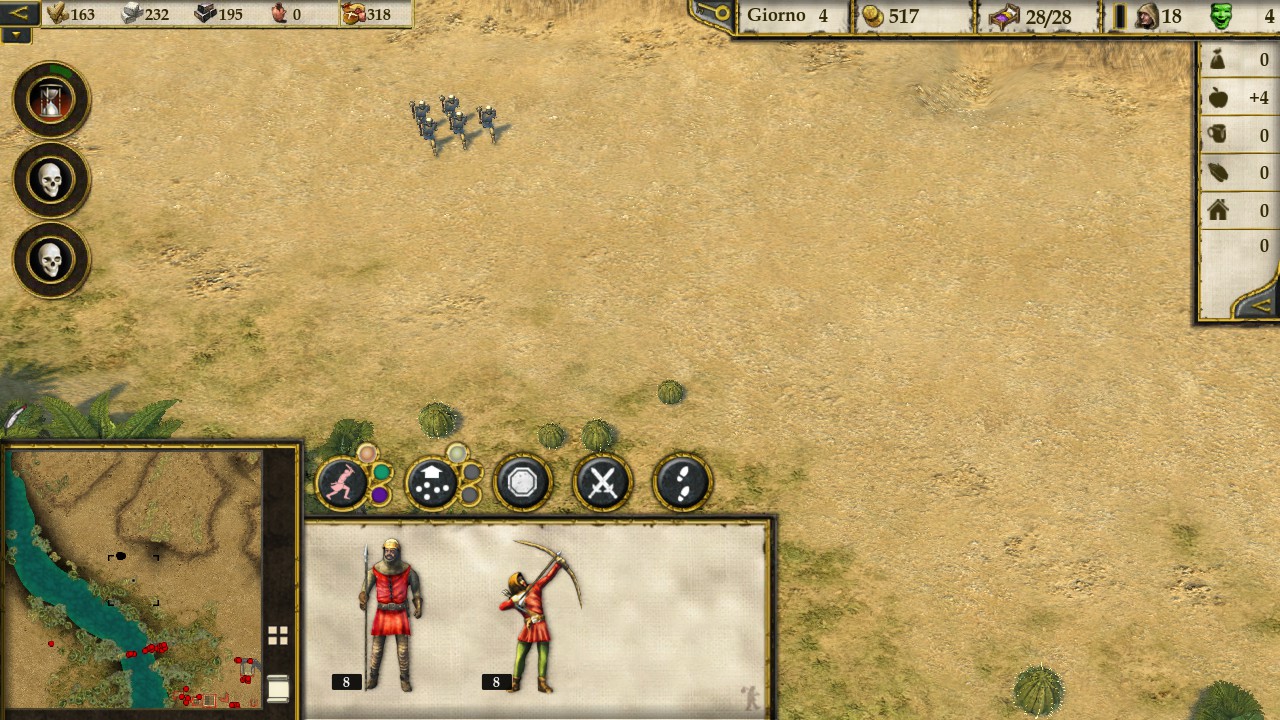Collapse the resource bar with the arrow

click(x=20, y=13)
